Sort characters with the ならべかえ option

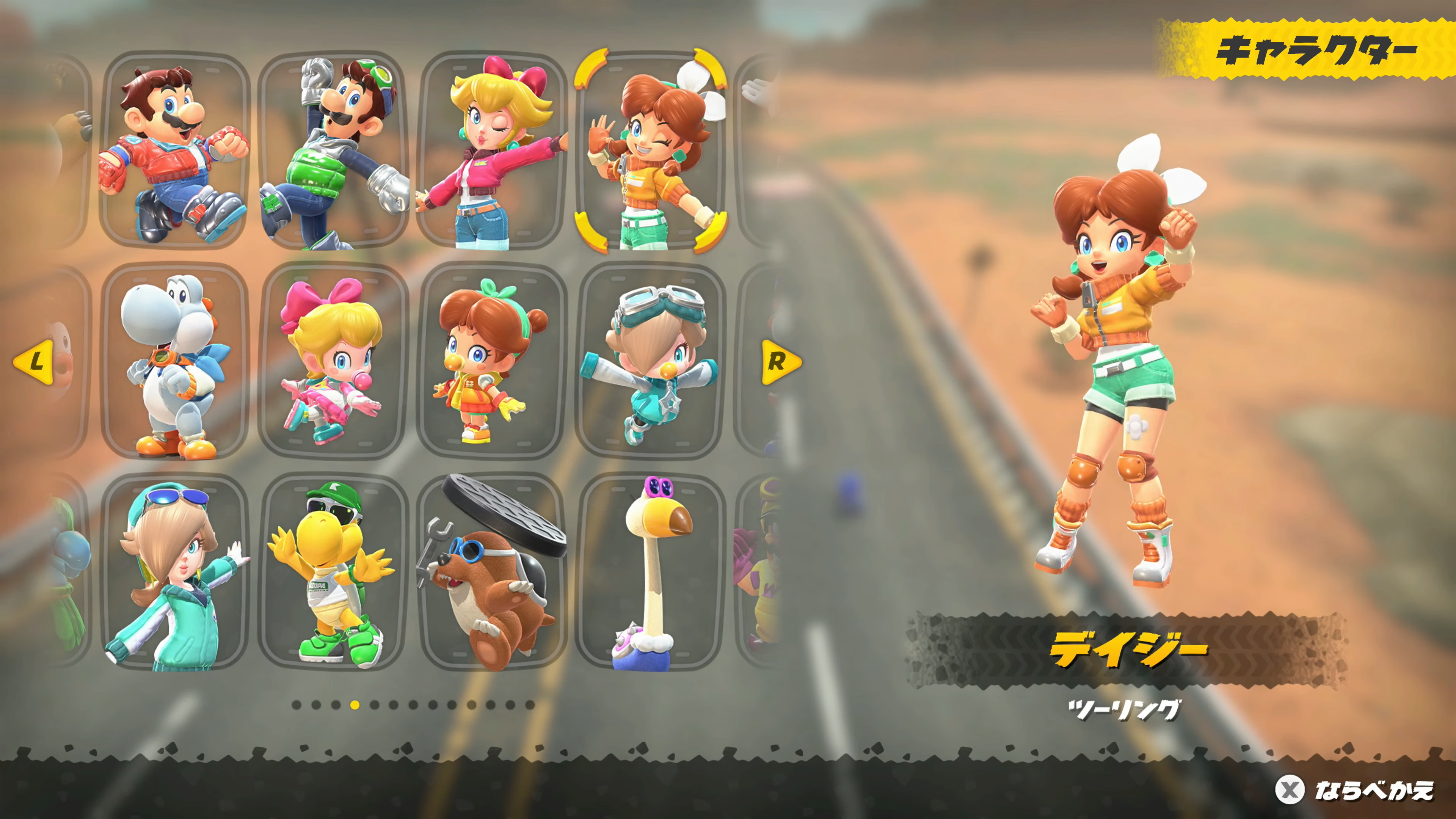pos(1357,790)
